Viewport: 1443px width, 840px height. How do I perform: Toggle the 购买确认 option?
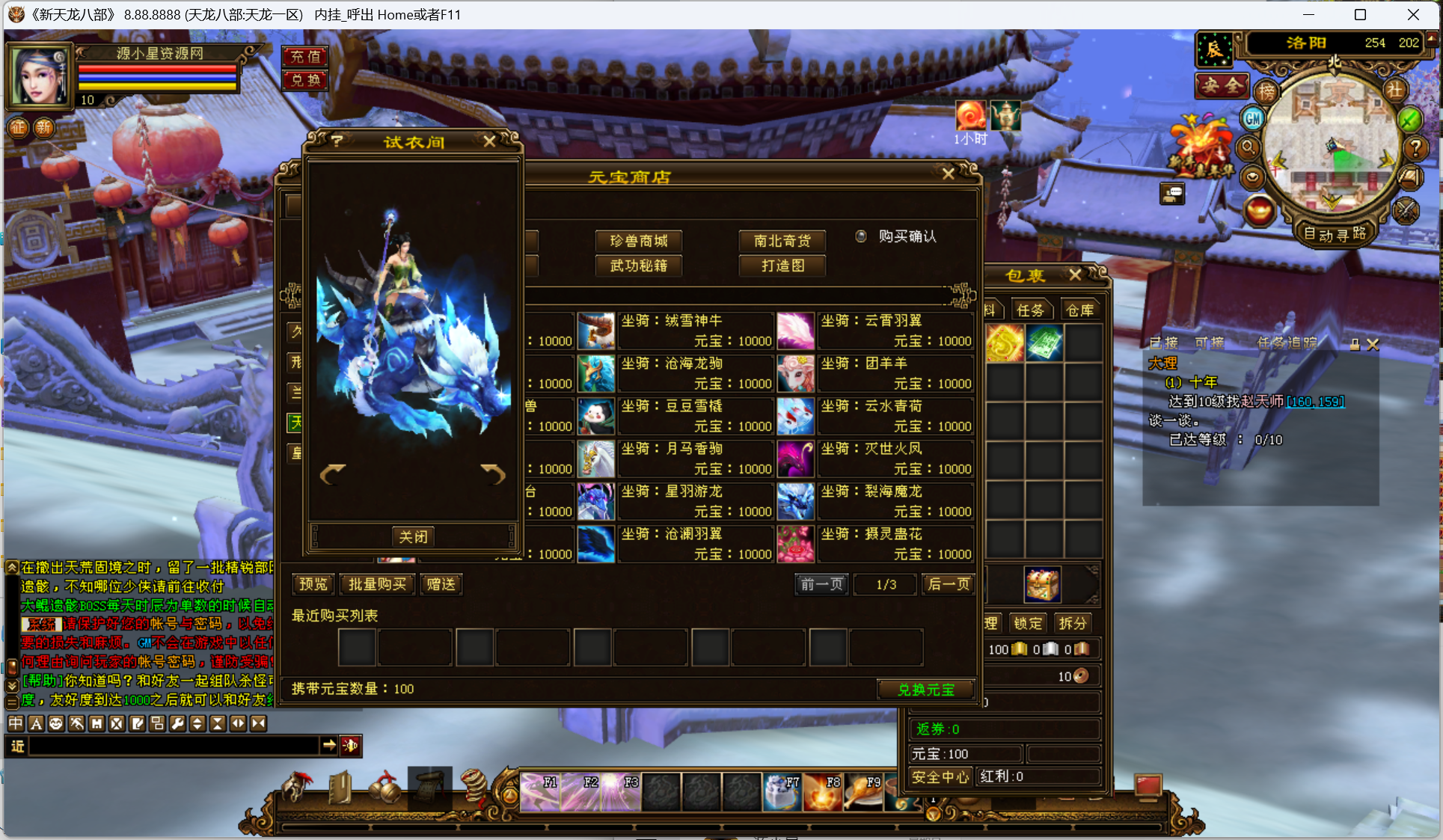[861, 236]
